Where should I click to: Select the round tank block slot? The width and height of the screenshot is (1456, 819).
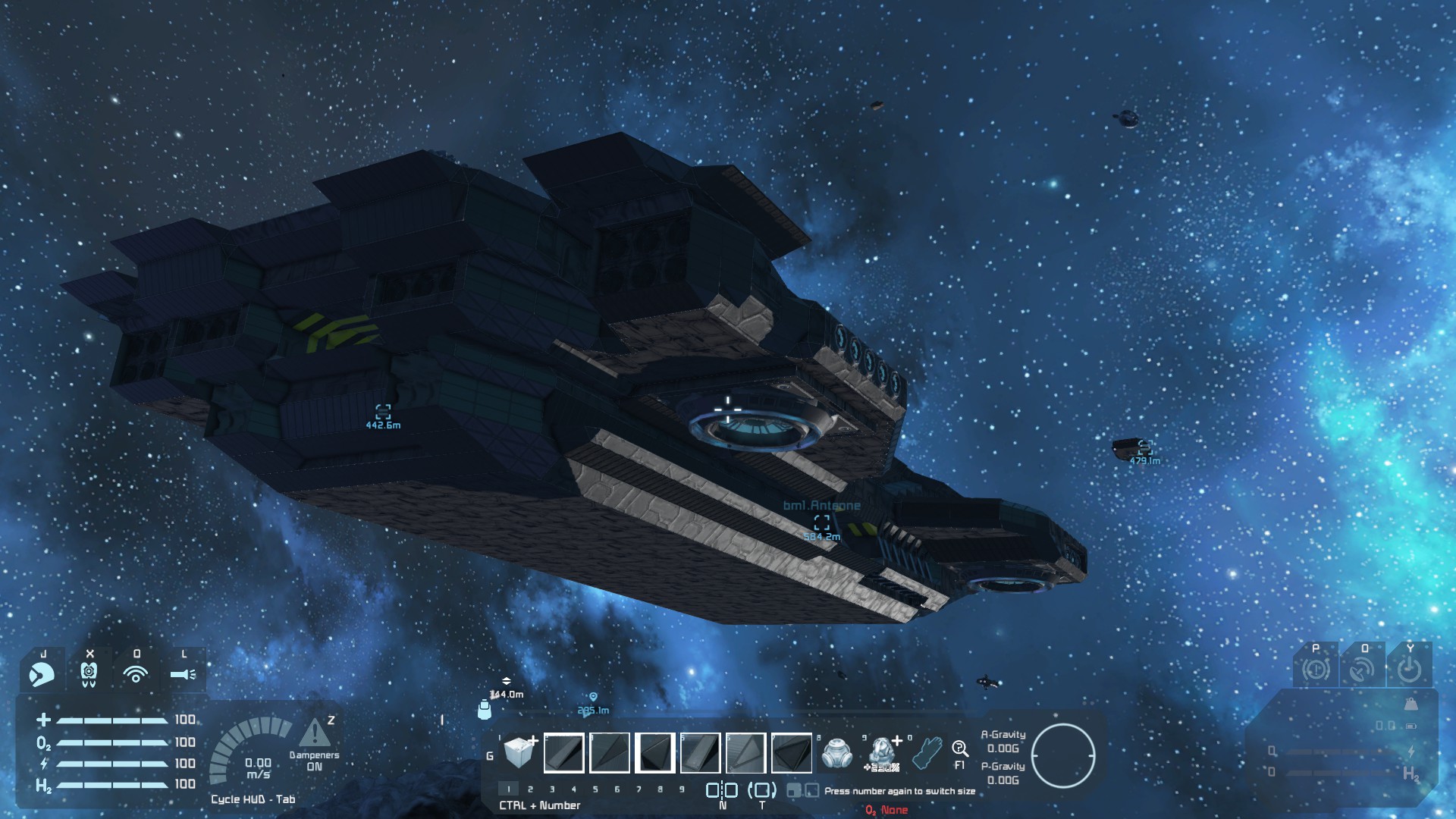(x=836, y=753)
